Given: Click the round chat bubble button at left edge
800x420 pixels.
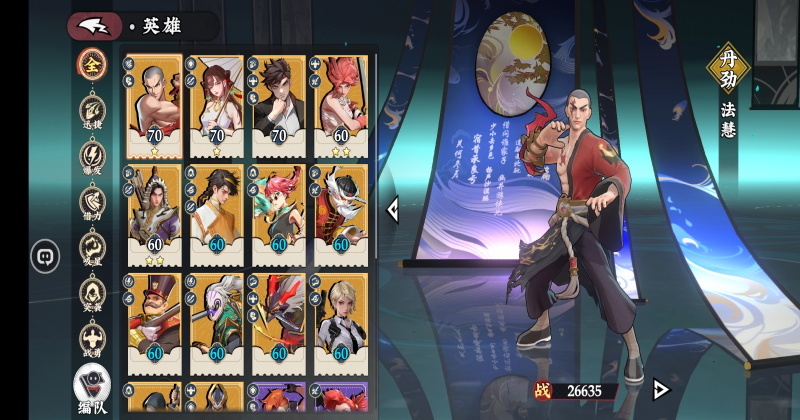Looking at the screenshot, I should pos(46,257).
